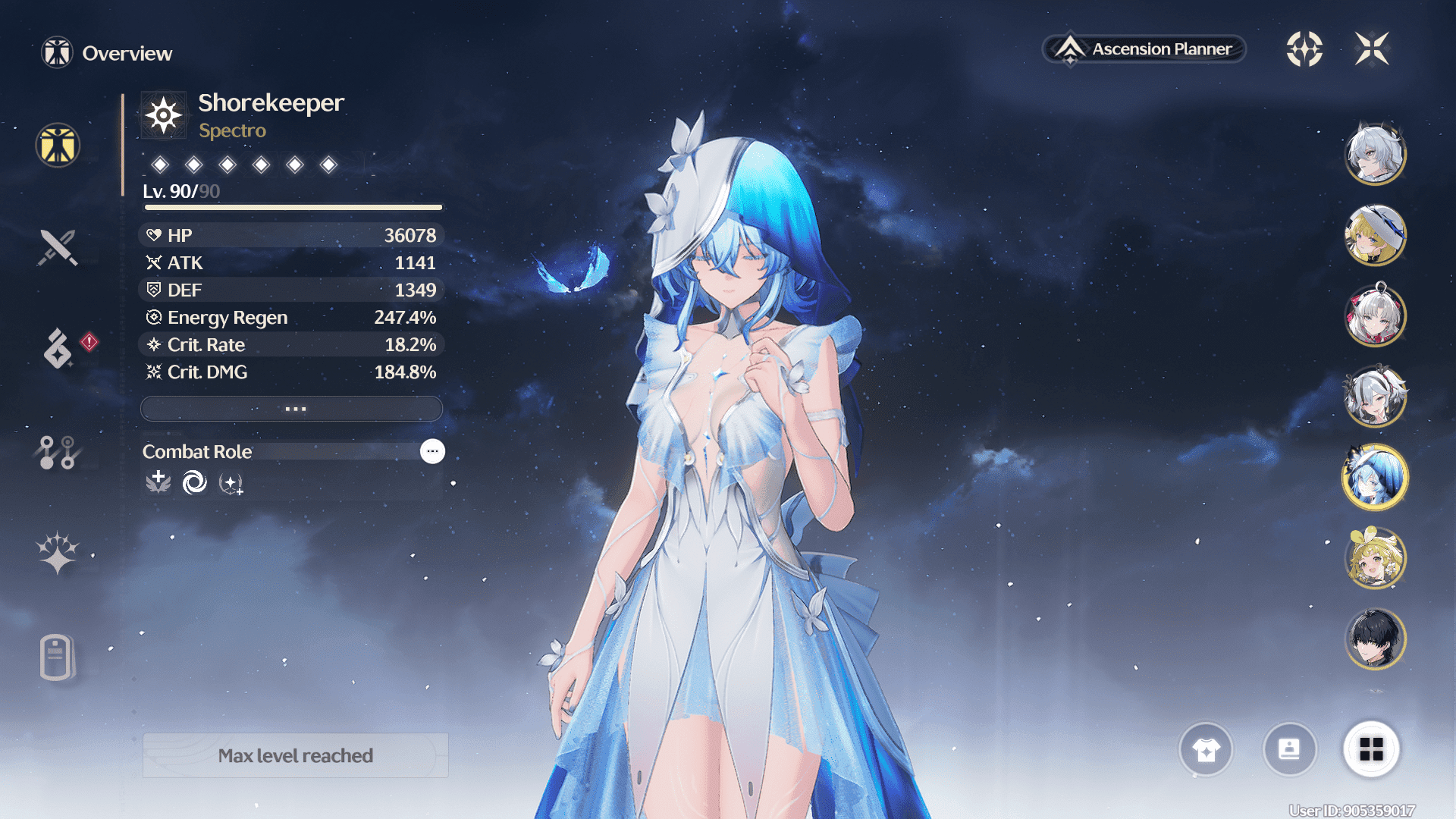The image size is (1456, 819).
Task: Choose the blonde character with yellow flowers
Action: (x=1375, y=558)
